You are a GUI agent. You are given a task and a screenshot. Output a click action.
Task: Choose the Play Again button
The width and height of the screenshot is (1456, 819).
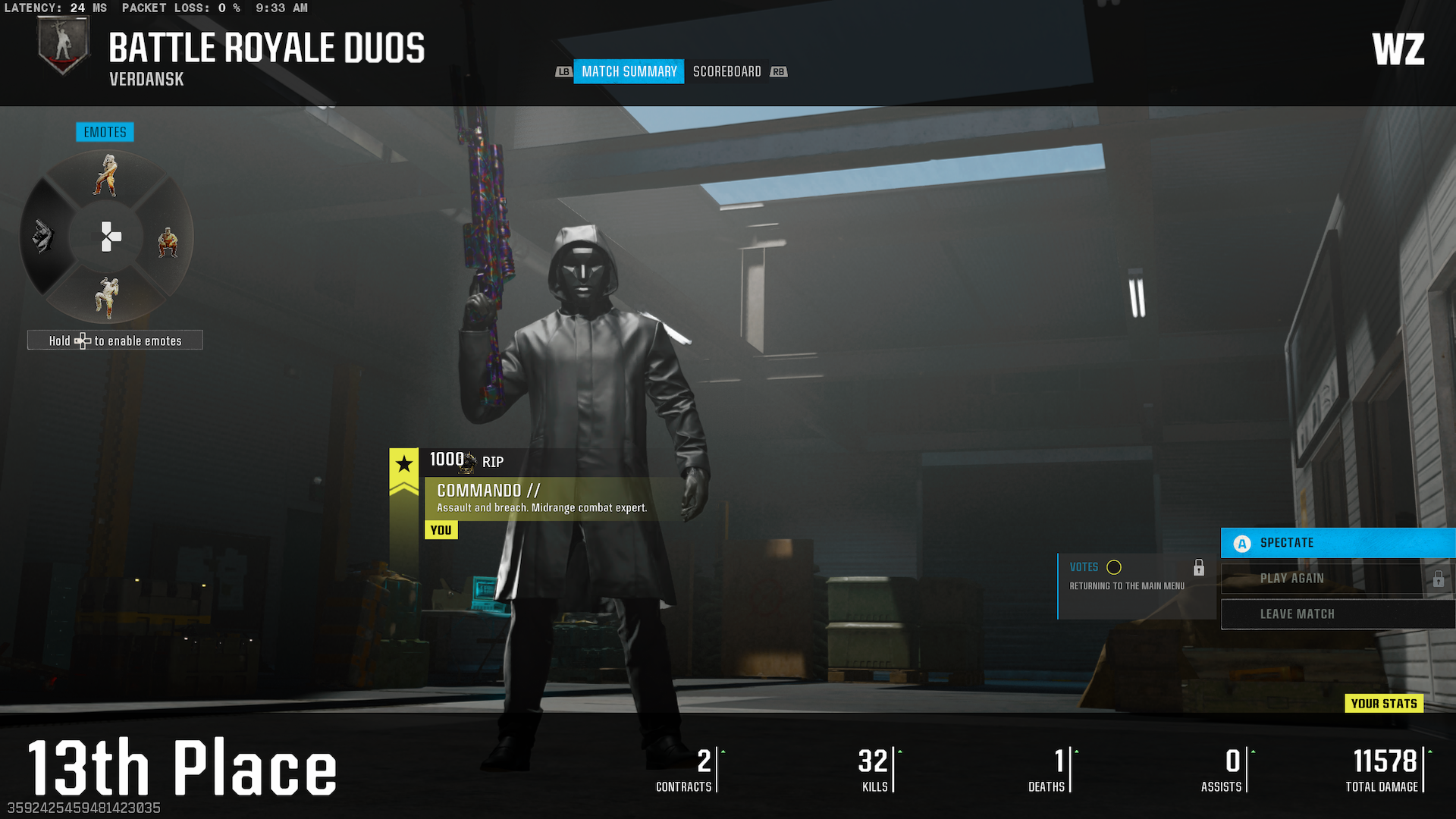pos(1324,579)
